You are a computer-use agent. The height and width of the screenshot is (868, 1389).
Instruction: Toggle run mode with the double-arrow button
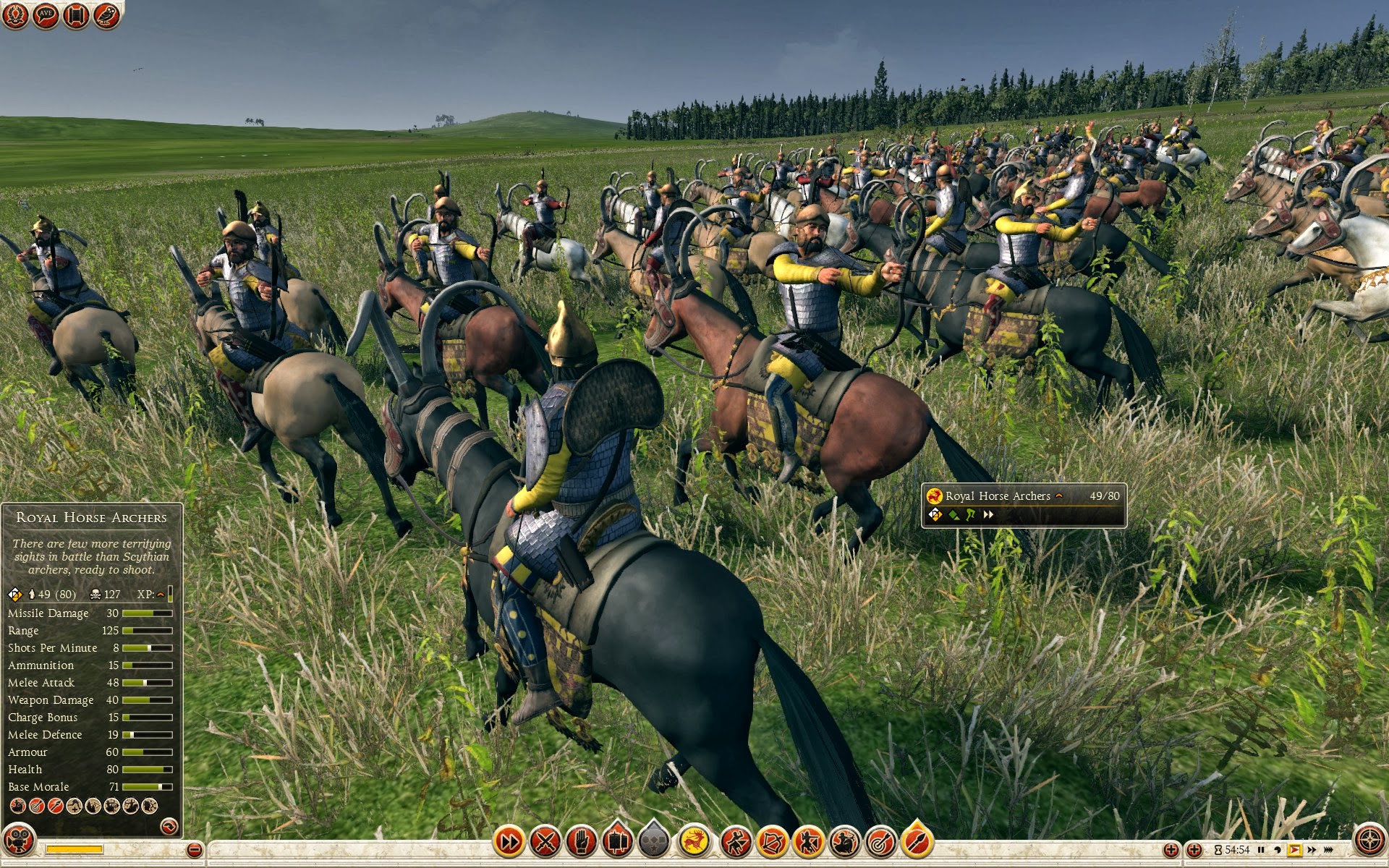(509, 841)
